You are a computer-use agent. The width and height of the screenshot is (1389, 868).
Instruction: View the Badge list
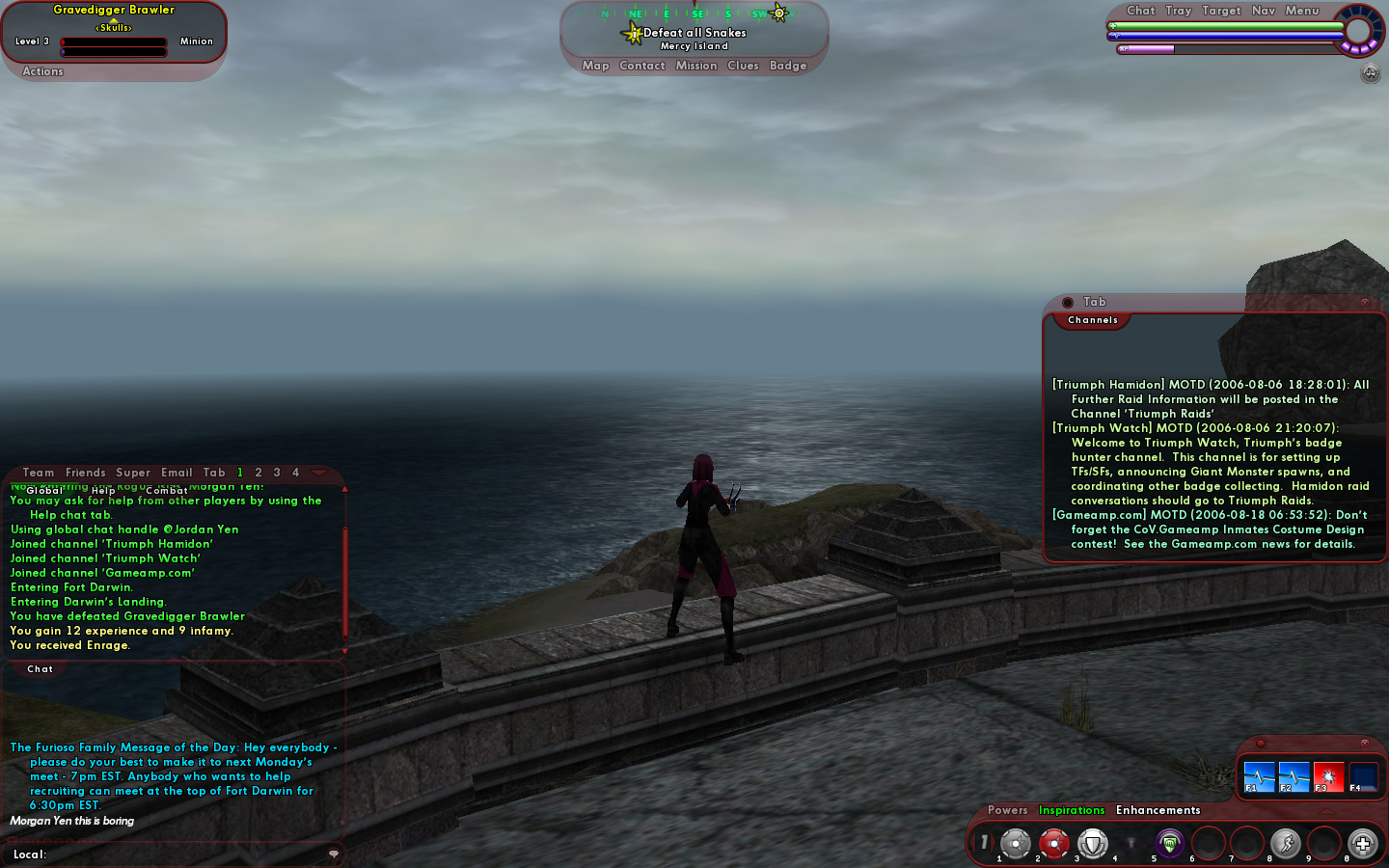[788, 66]
